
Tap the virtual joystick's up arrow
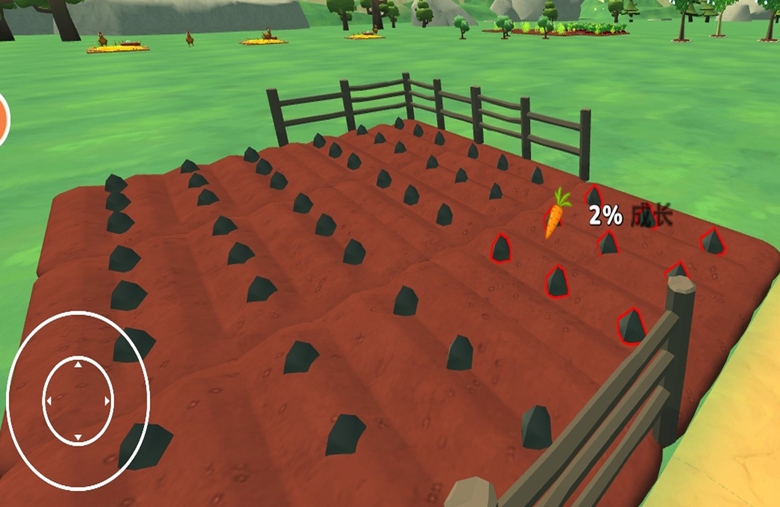(x=78, y=365)
